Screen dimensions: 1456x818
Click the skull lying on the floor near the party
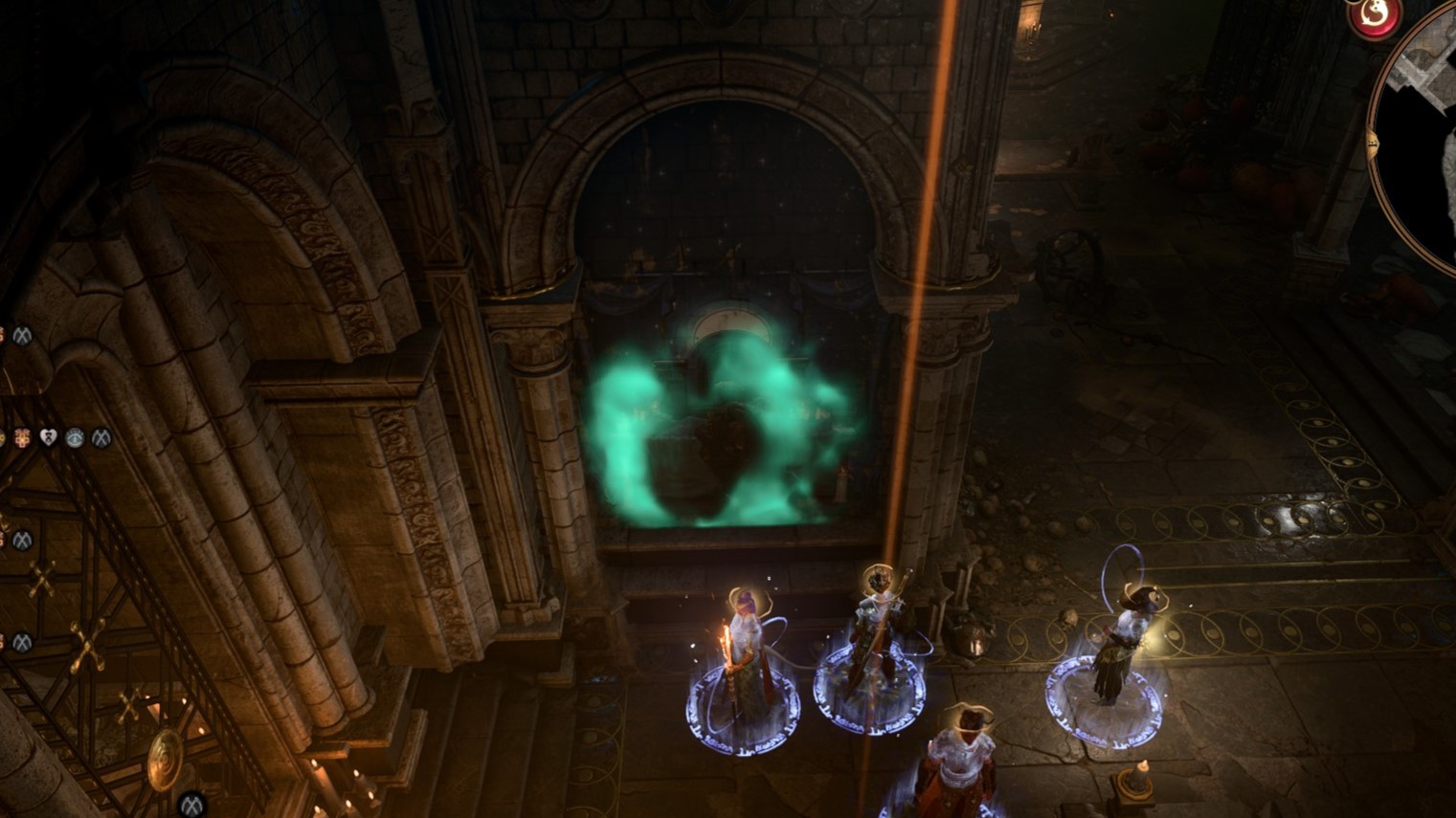point(1066,620)
